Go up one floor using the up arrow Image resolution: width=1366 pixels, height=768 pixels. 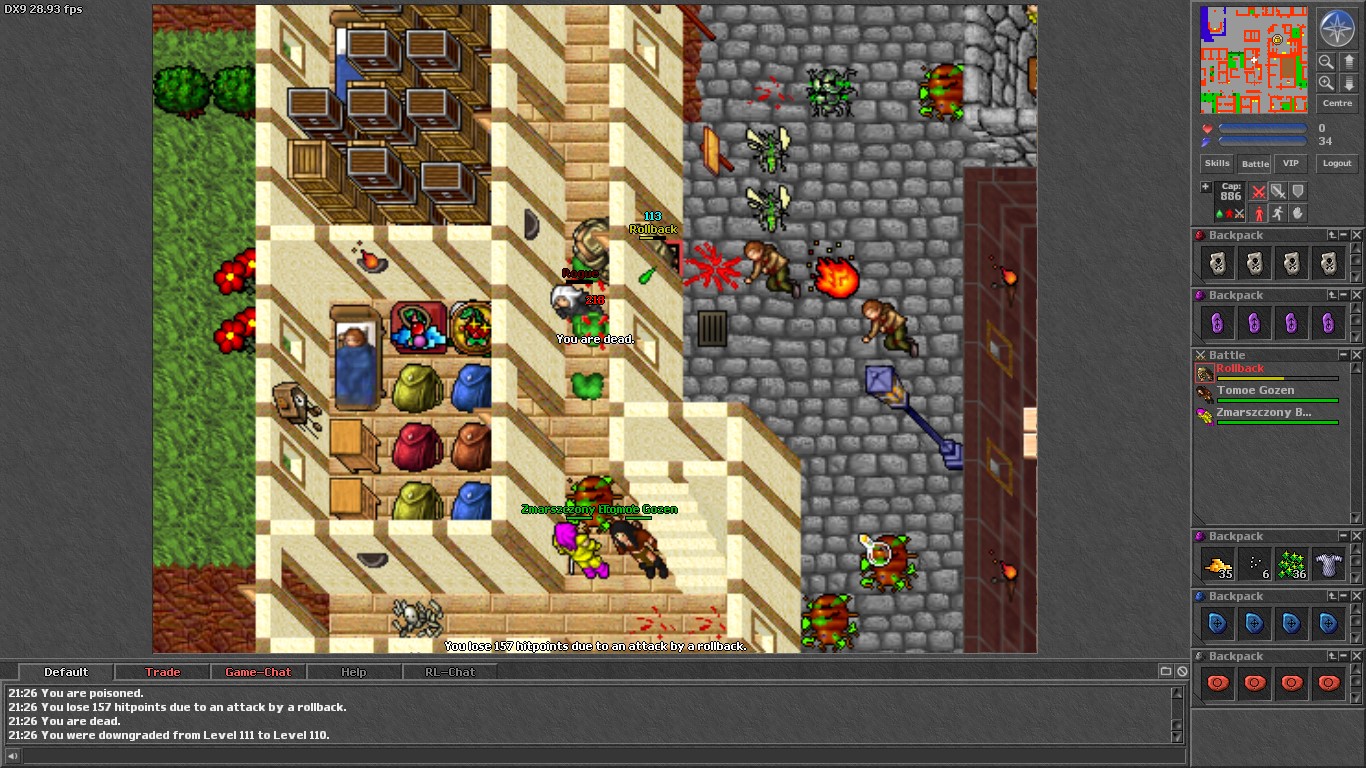click(1347, 61)
